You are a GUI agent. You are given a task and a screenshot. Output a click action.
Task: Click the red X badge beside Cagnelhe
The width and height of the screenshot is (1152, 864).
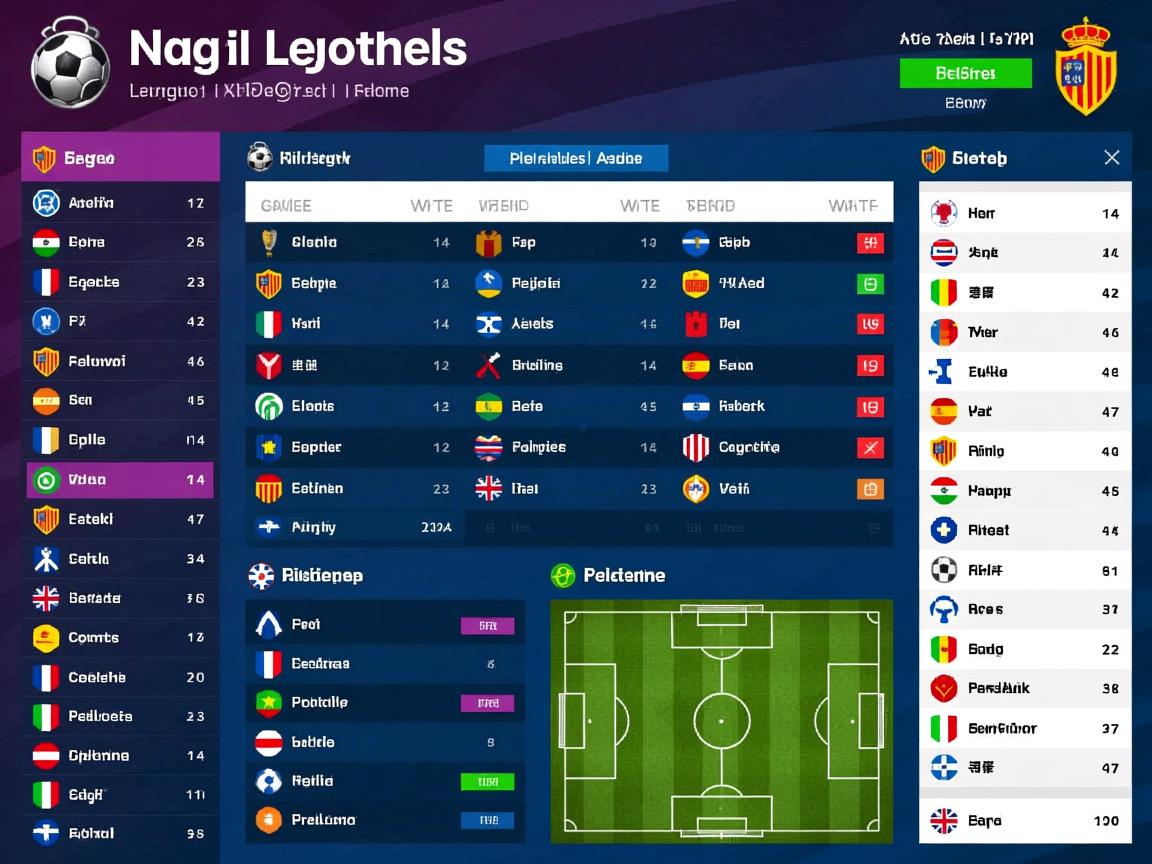point(870,447)
